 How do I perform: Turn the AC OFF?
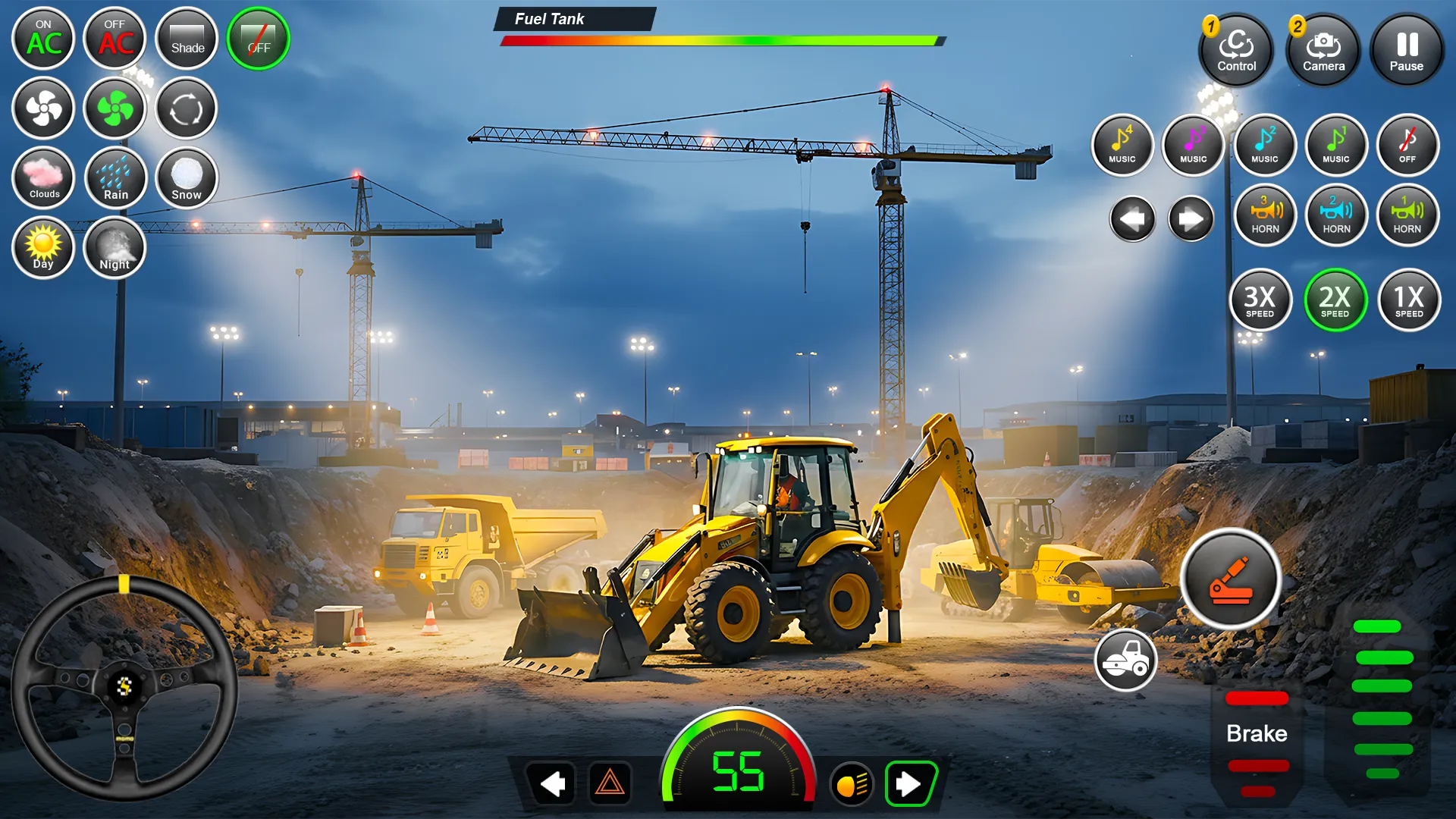[x=115, y=39]
